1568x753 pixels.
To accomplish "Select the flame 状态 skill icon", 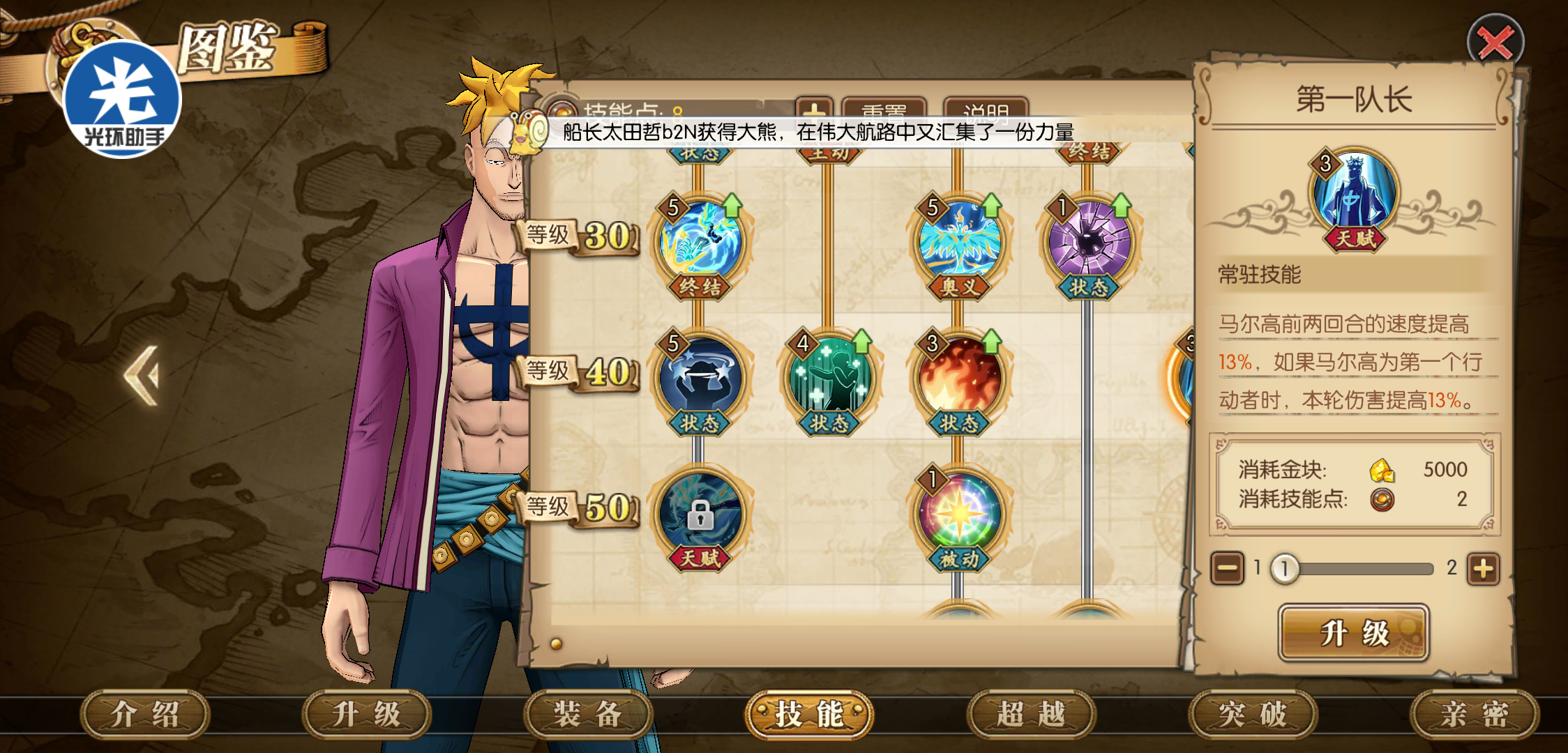I will [960, 378].
